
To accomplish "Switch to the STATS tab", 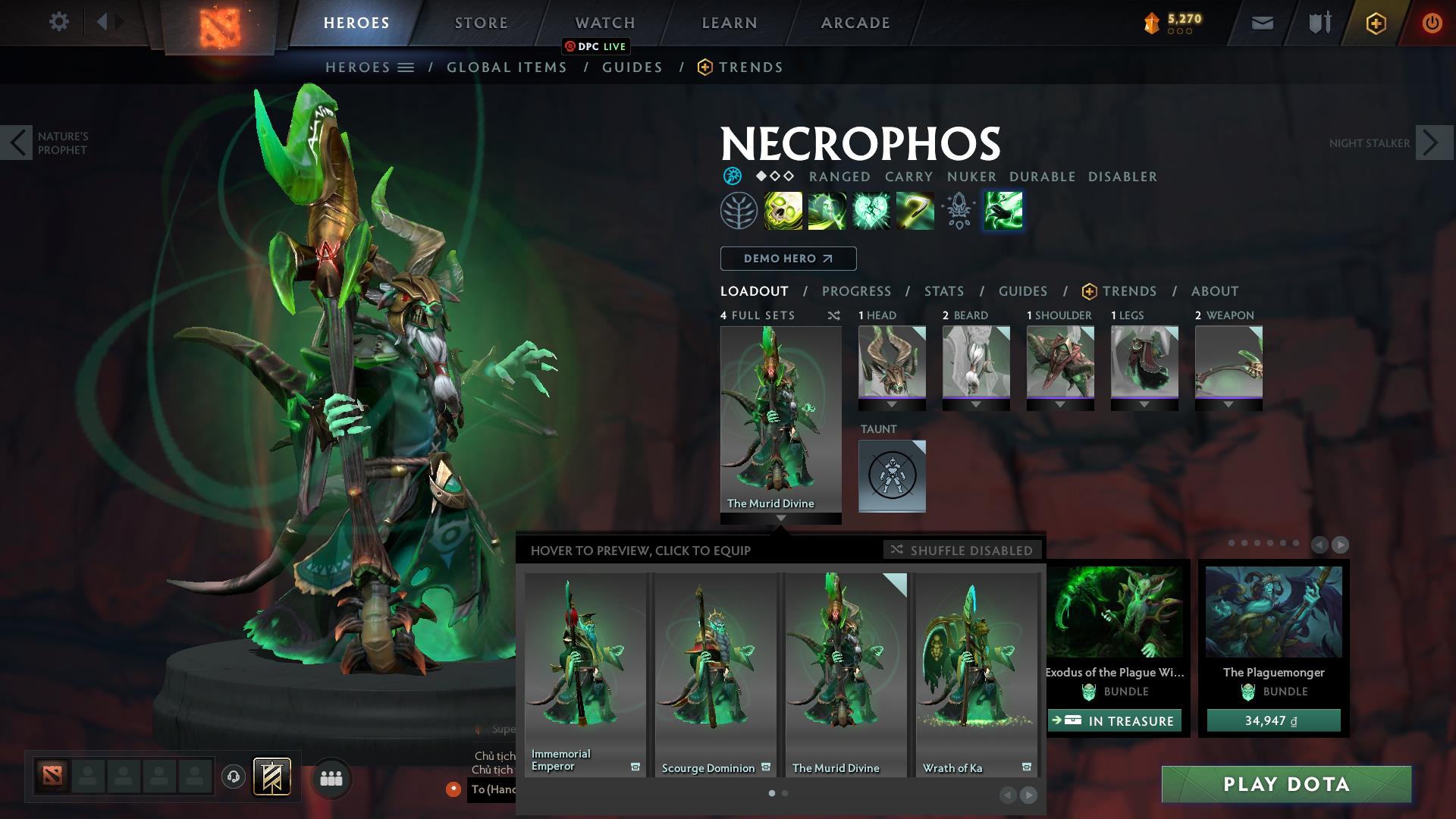I will coord(943,290).
